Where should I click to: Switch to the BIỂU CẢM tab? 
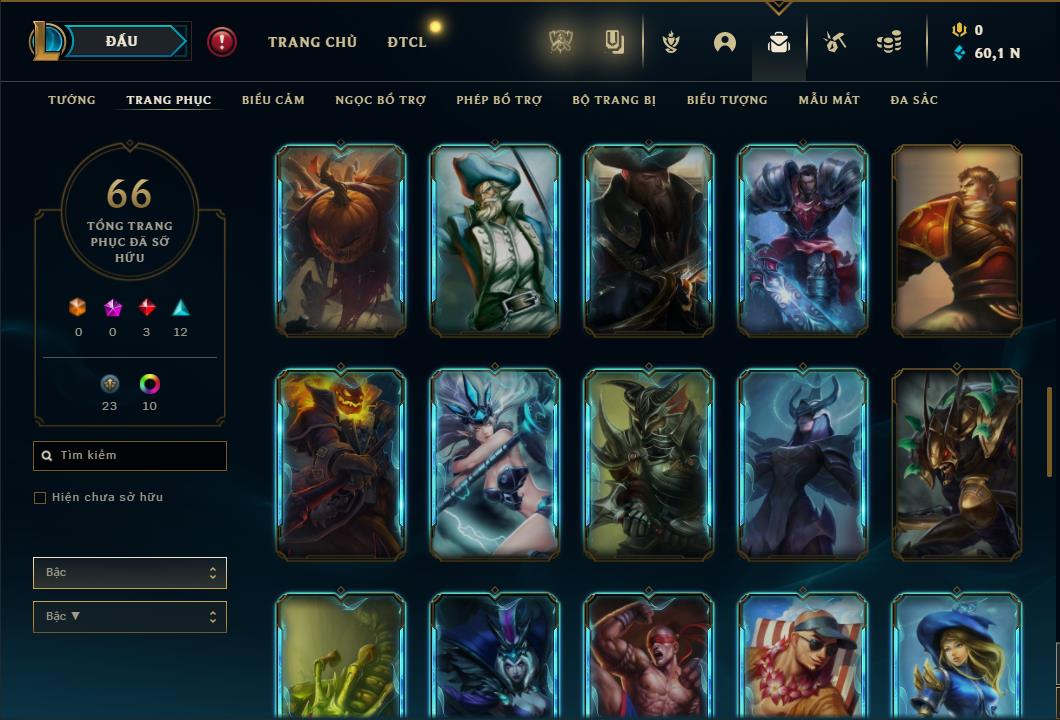pyautogui.click(x=273, y=100)
